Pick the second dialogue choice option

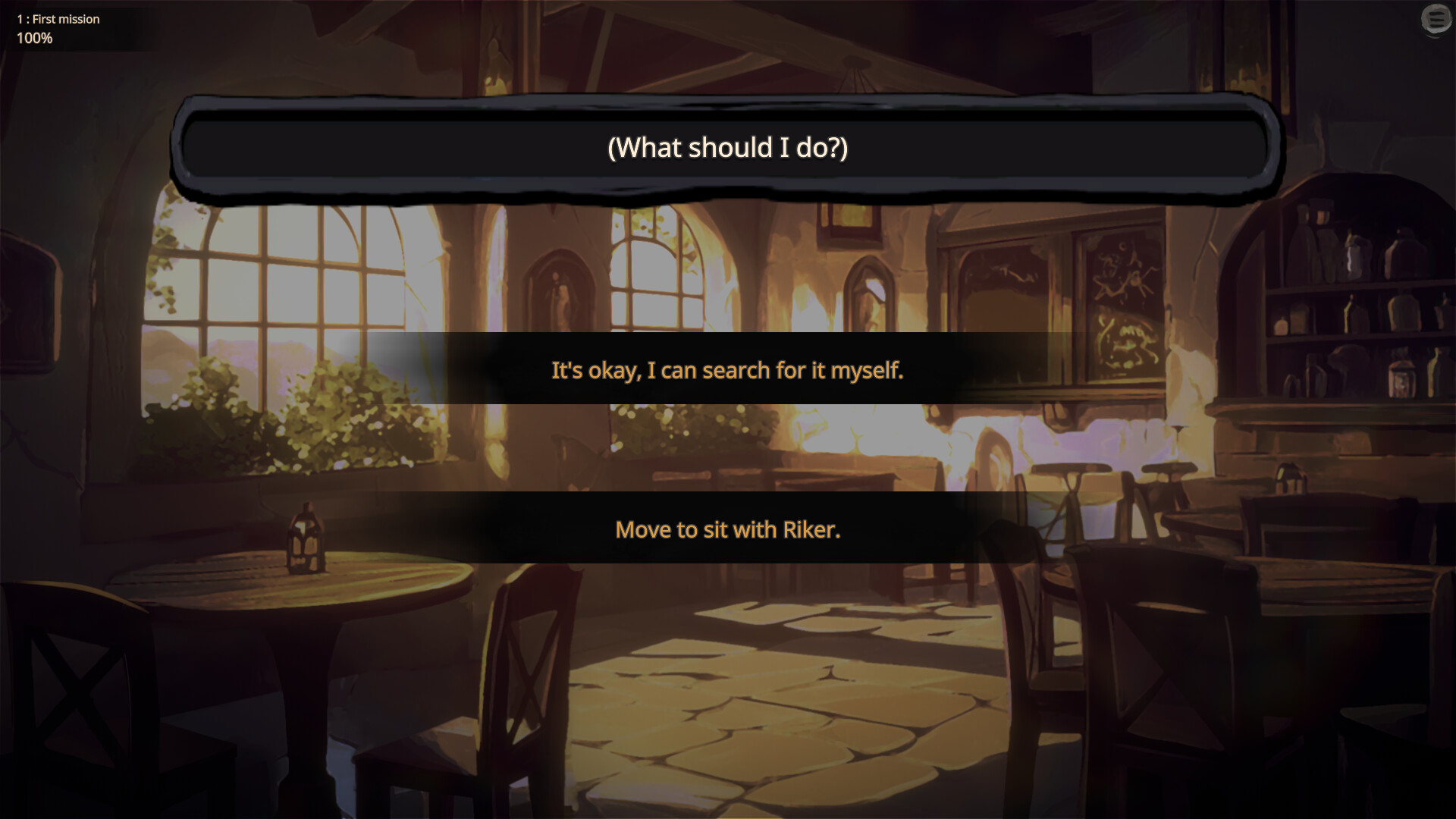tap(726, 530)
